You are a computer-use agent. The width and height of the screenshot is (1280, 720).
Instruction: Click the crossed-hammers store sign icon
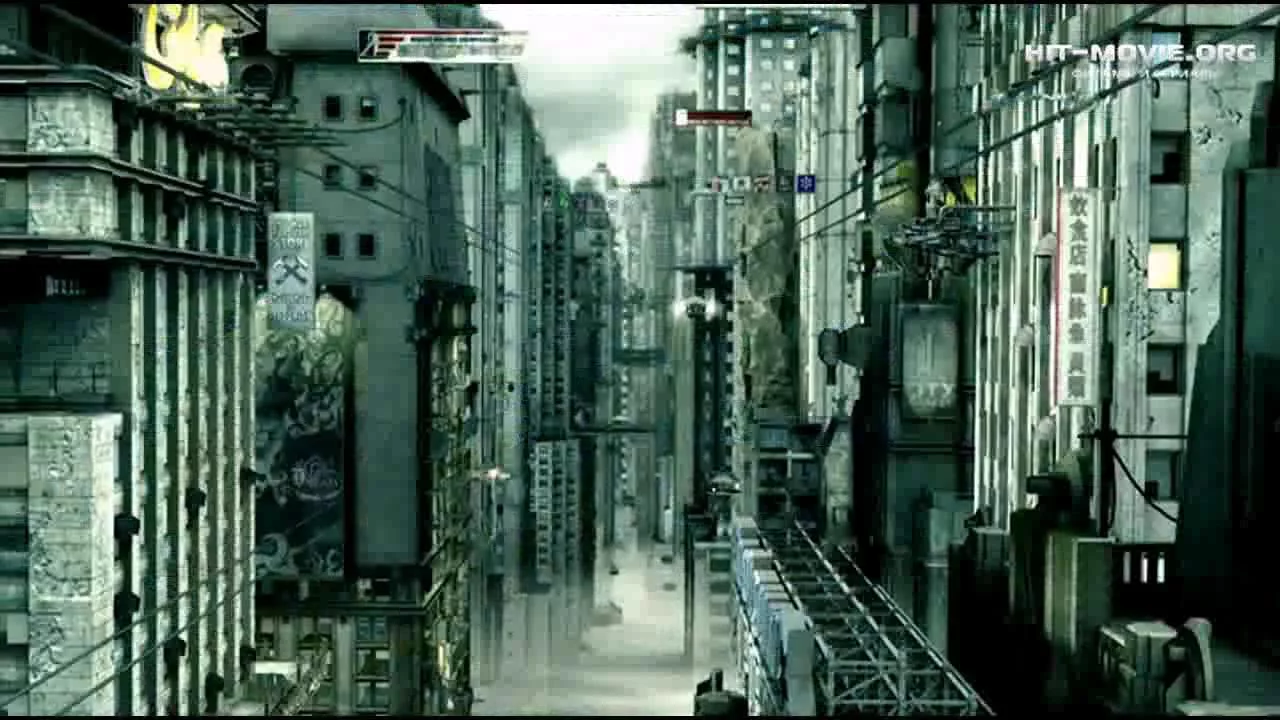coord(291,270)
